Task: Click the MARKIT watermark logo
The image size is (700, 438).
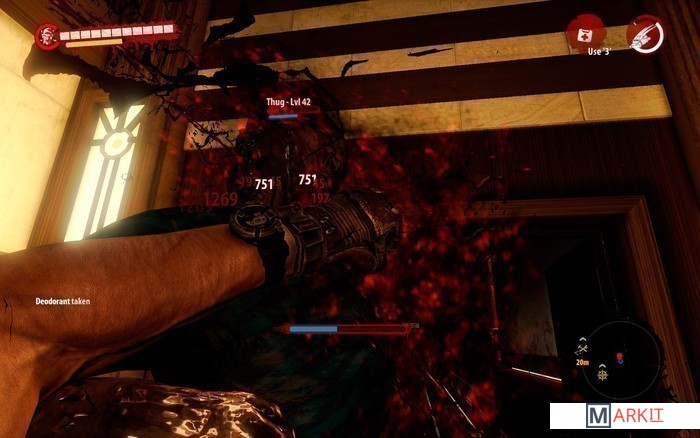Action: pos(624,417)
